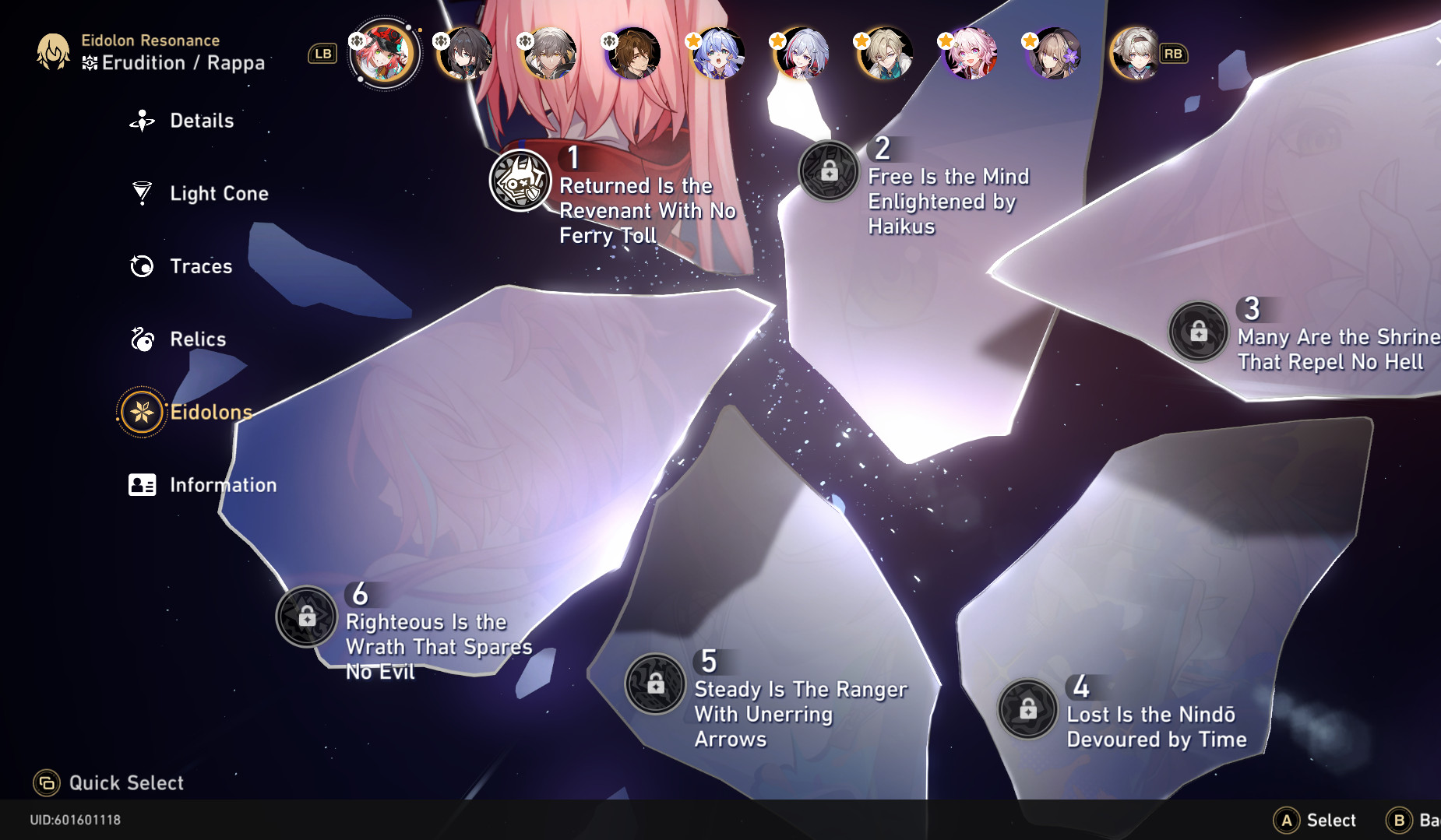1441x840 pixels.
Task: Switch to the Relics section
Action: click(197, 339)
